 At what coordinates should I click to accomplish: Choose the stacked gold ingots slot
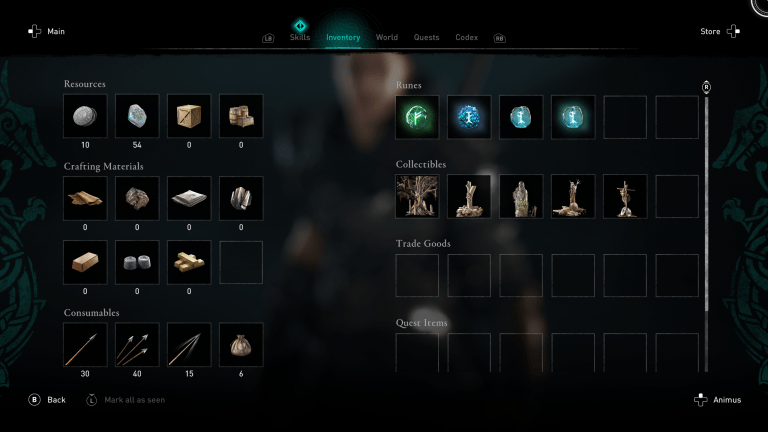[189, 262]
